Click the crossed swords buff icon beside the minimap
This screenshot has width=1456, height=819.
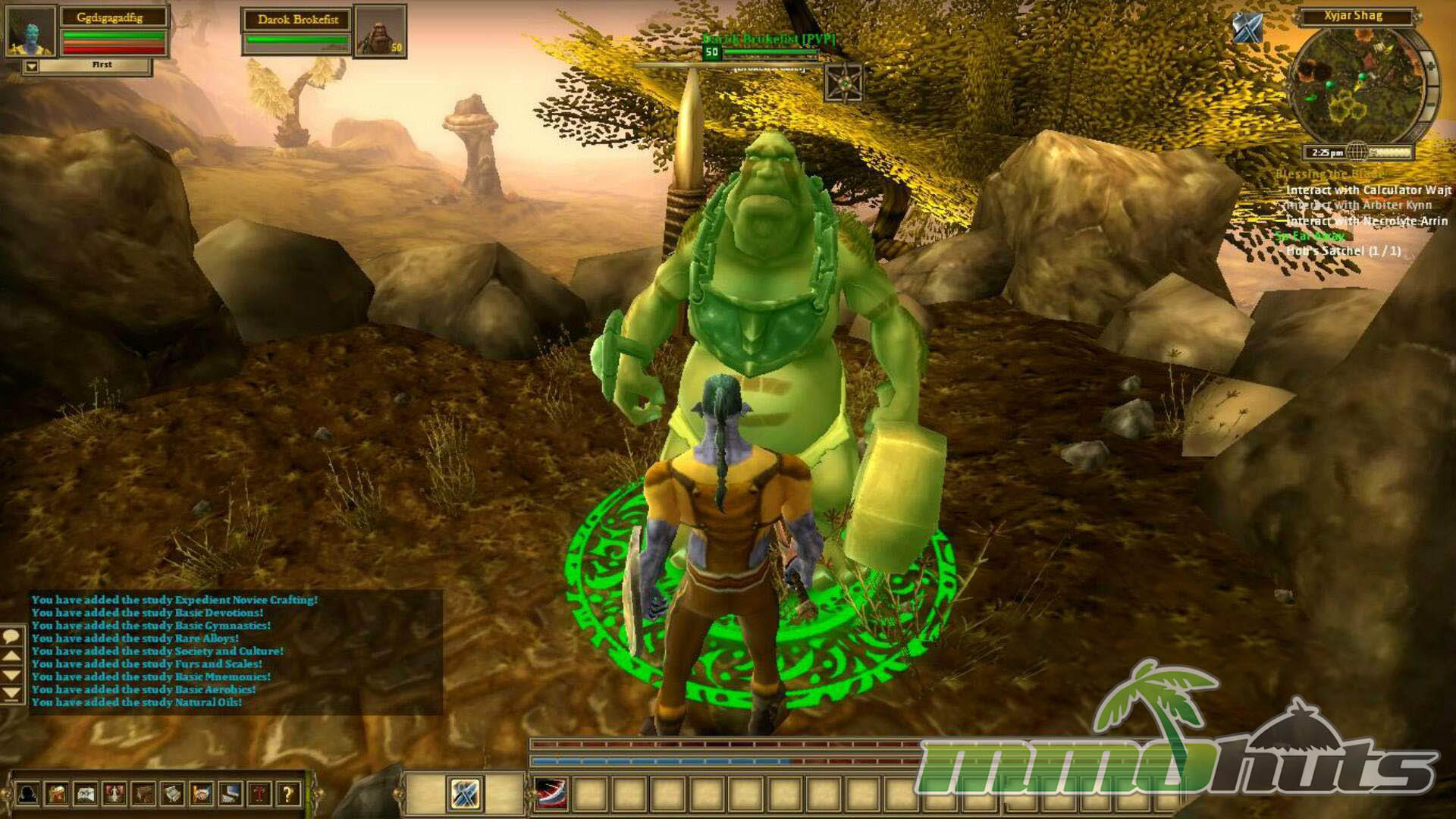[x=1247, y=29]
